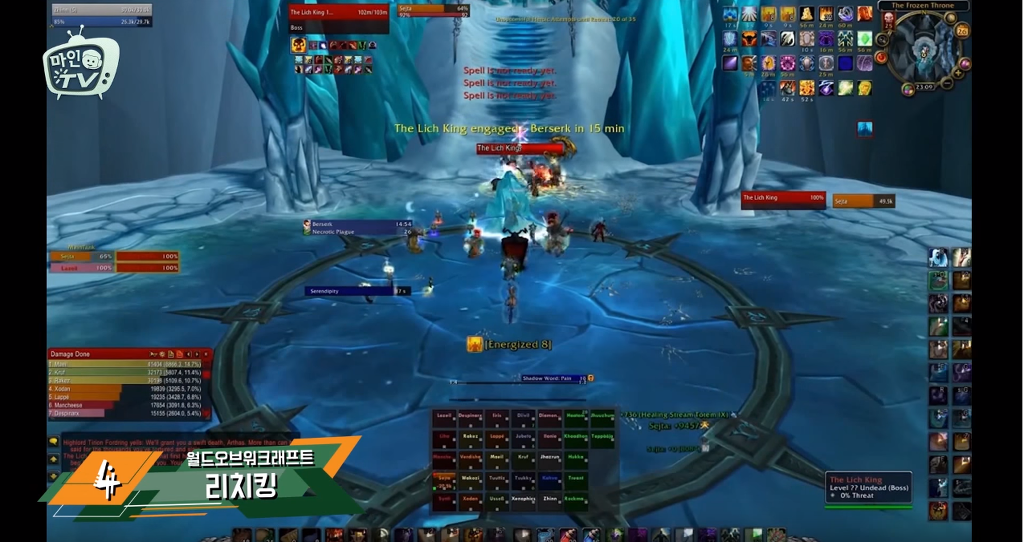Click the minimap zoom-in plus button

click(x=959, y=72)
